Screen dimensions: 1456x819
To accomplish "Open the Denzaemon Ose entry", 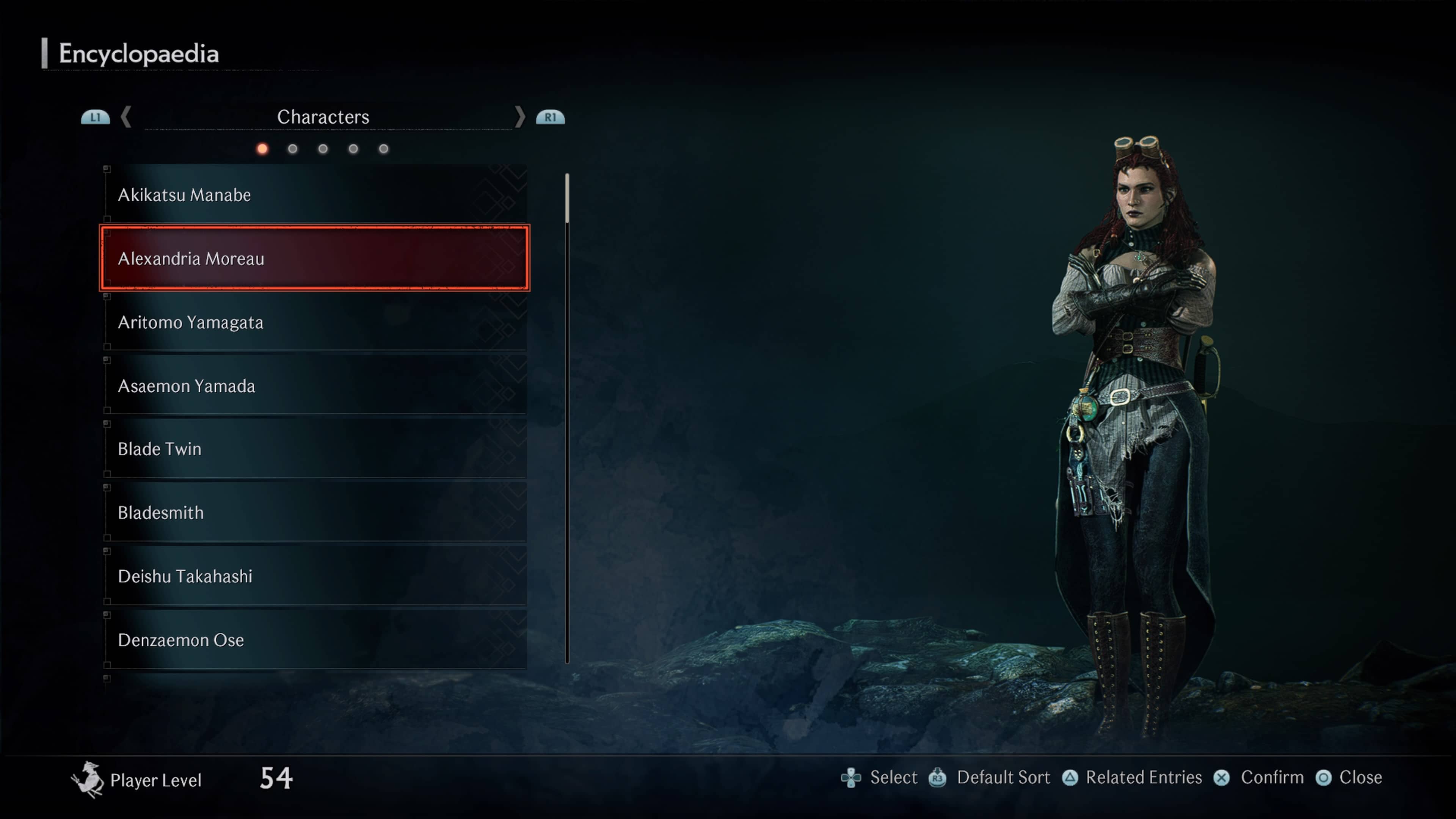I will point(314,640).
